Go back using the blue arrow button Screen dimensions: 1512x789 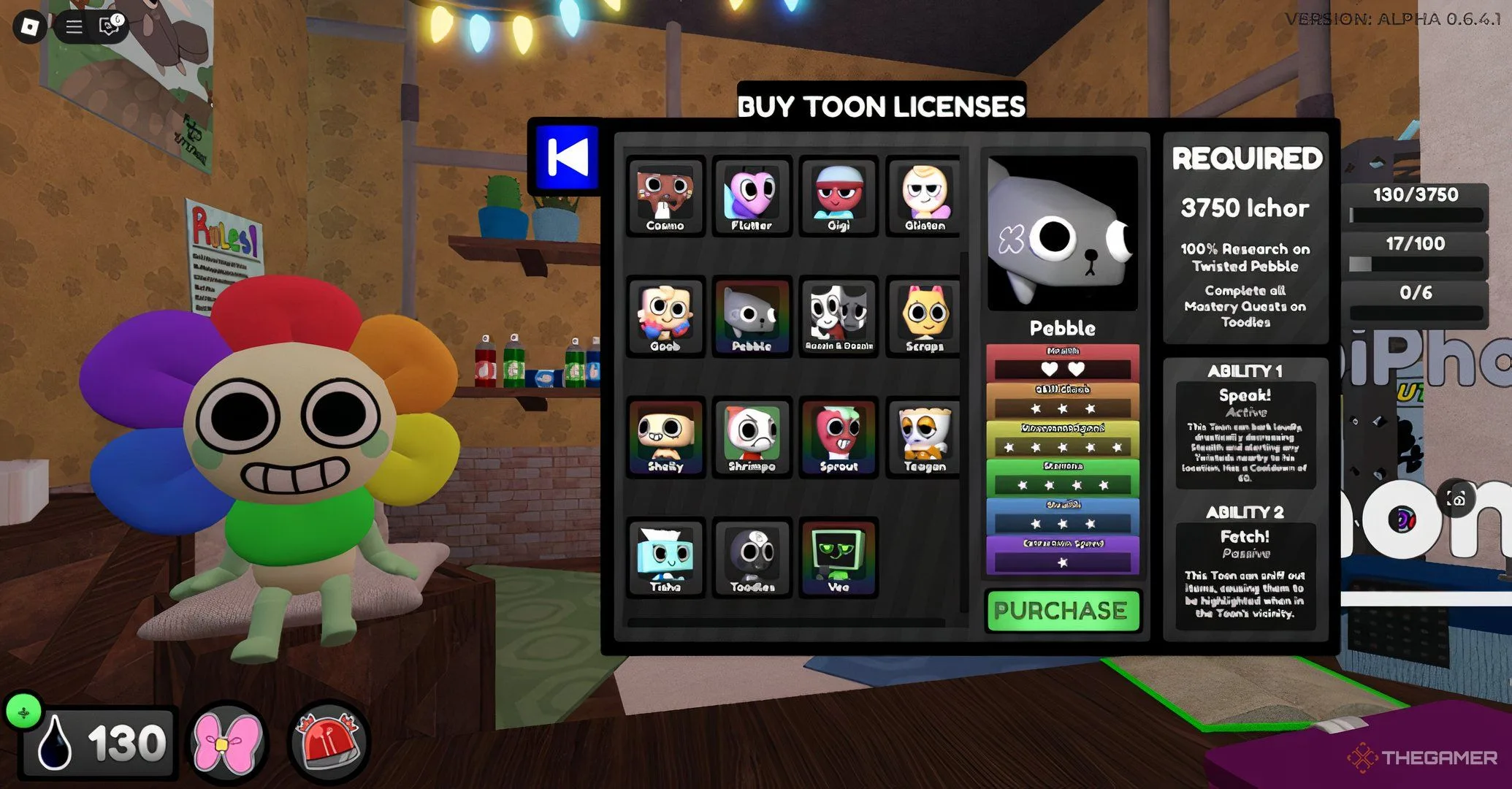point(567,156)
